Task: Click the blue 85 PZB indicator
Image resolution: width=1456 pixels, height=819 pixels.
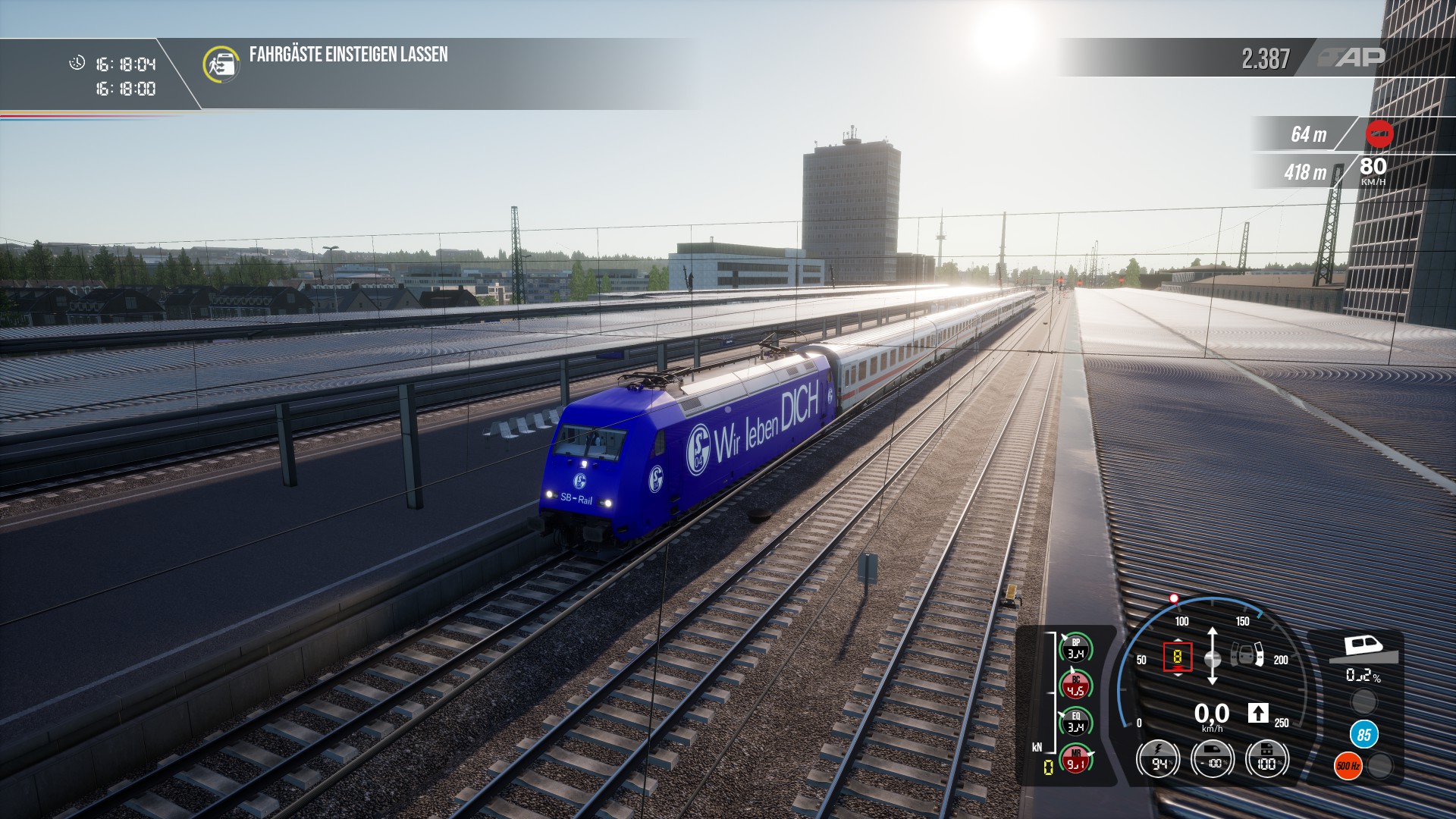Action: pyautogui.click(x=1363, y=734)
